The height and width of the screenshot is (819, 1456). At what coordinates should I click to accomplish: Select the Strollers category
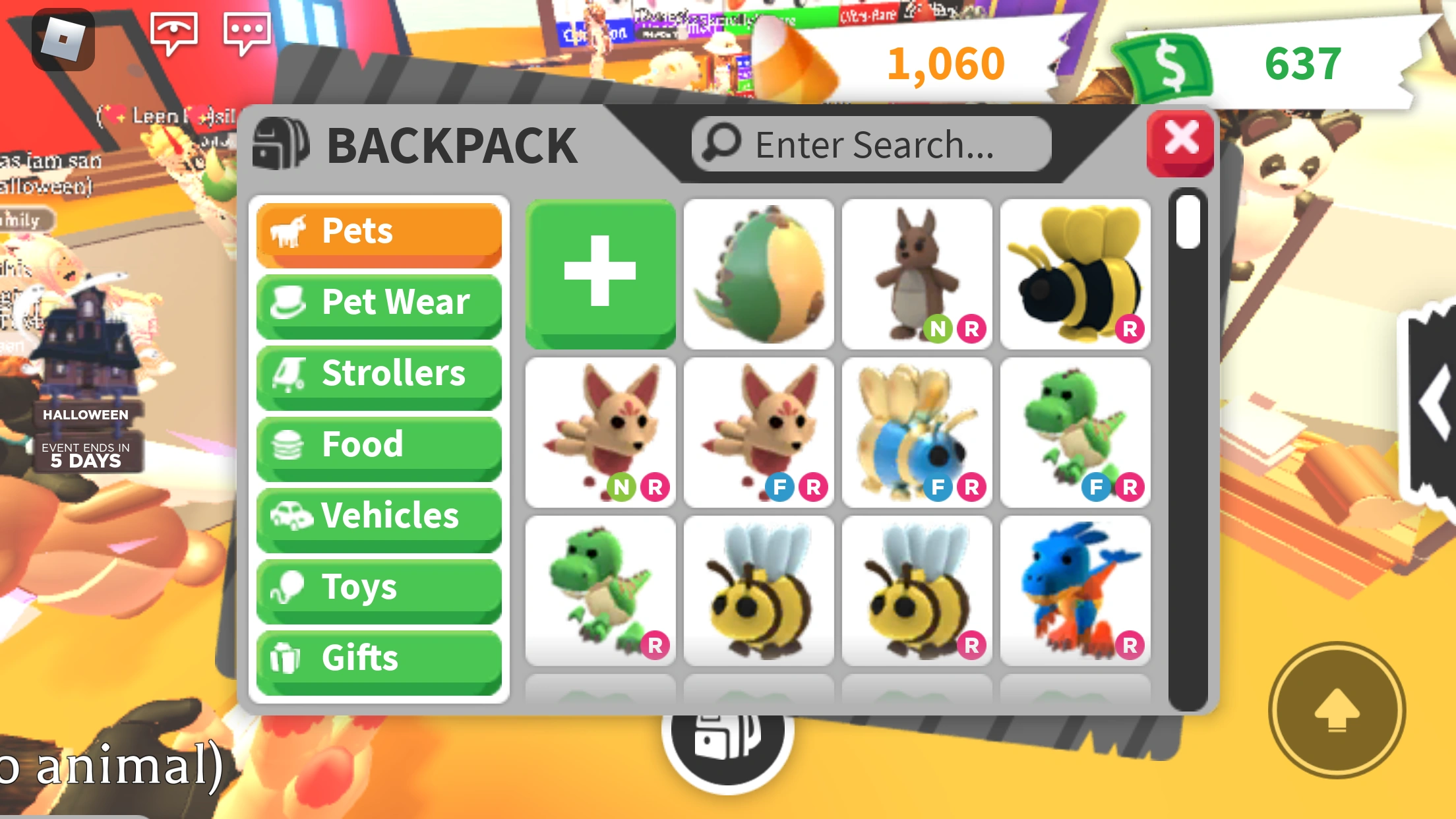pos(379,373)
